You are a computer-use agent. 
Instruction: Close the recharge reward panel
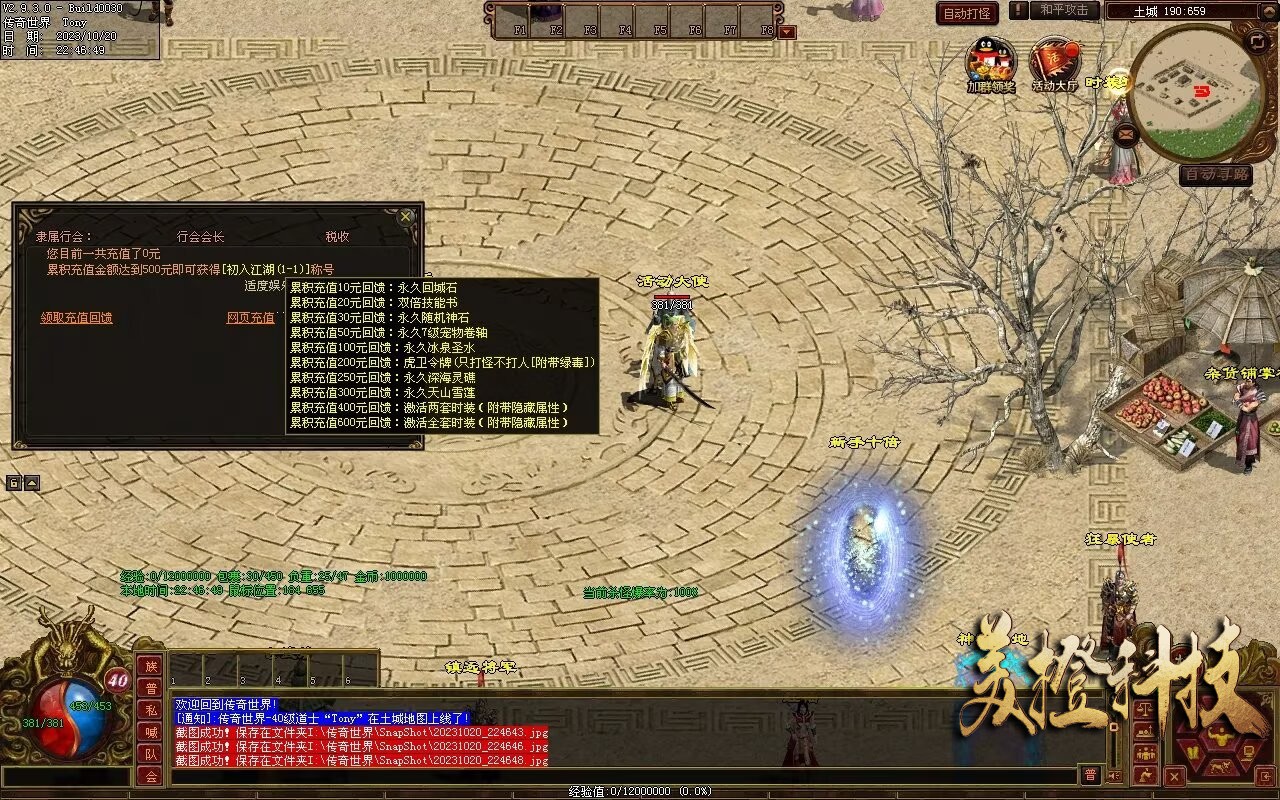click(405, 215)
